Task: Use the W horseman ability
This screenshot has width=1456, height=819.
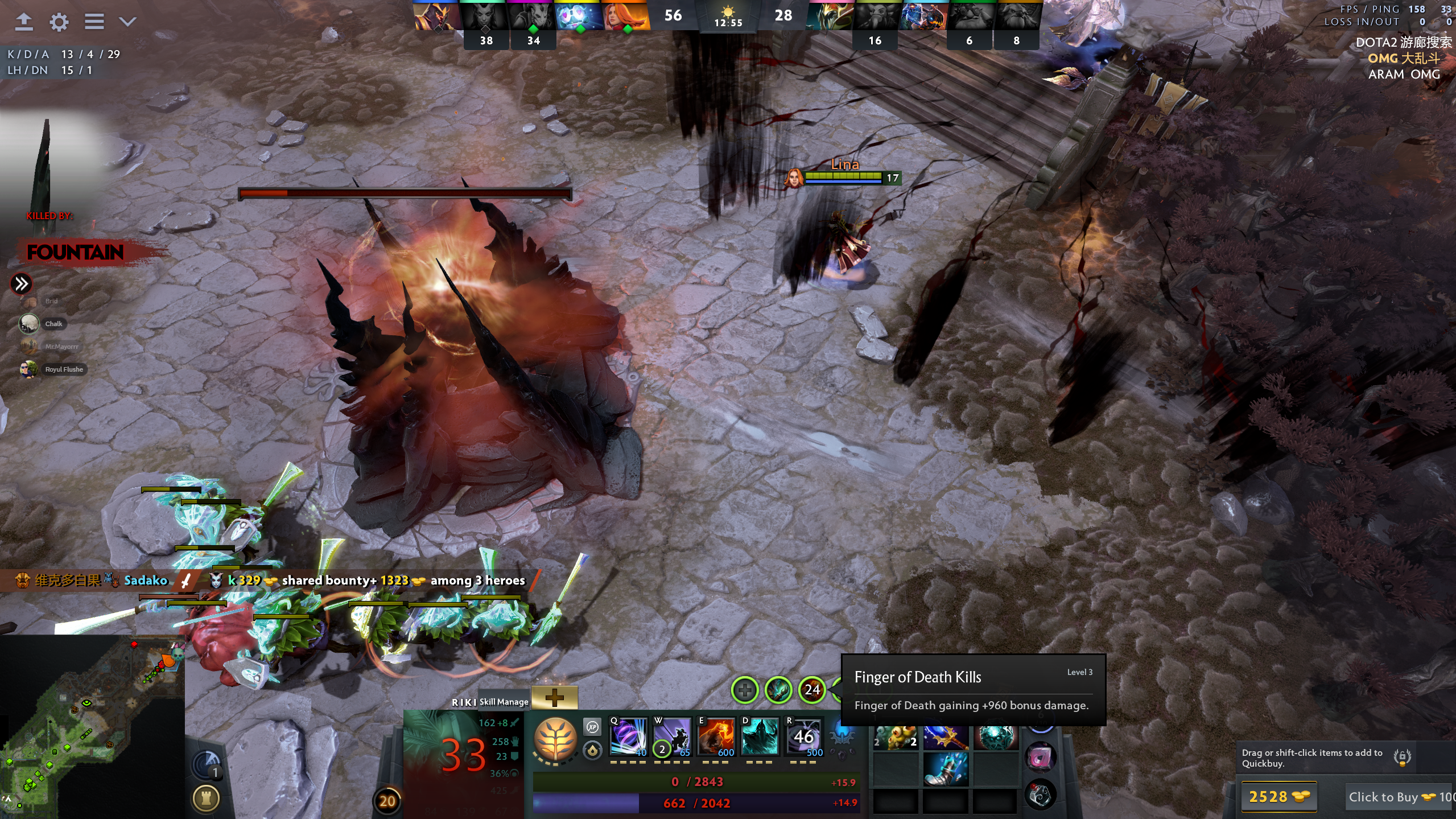Action: [672, 737]
